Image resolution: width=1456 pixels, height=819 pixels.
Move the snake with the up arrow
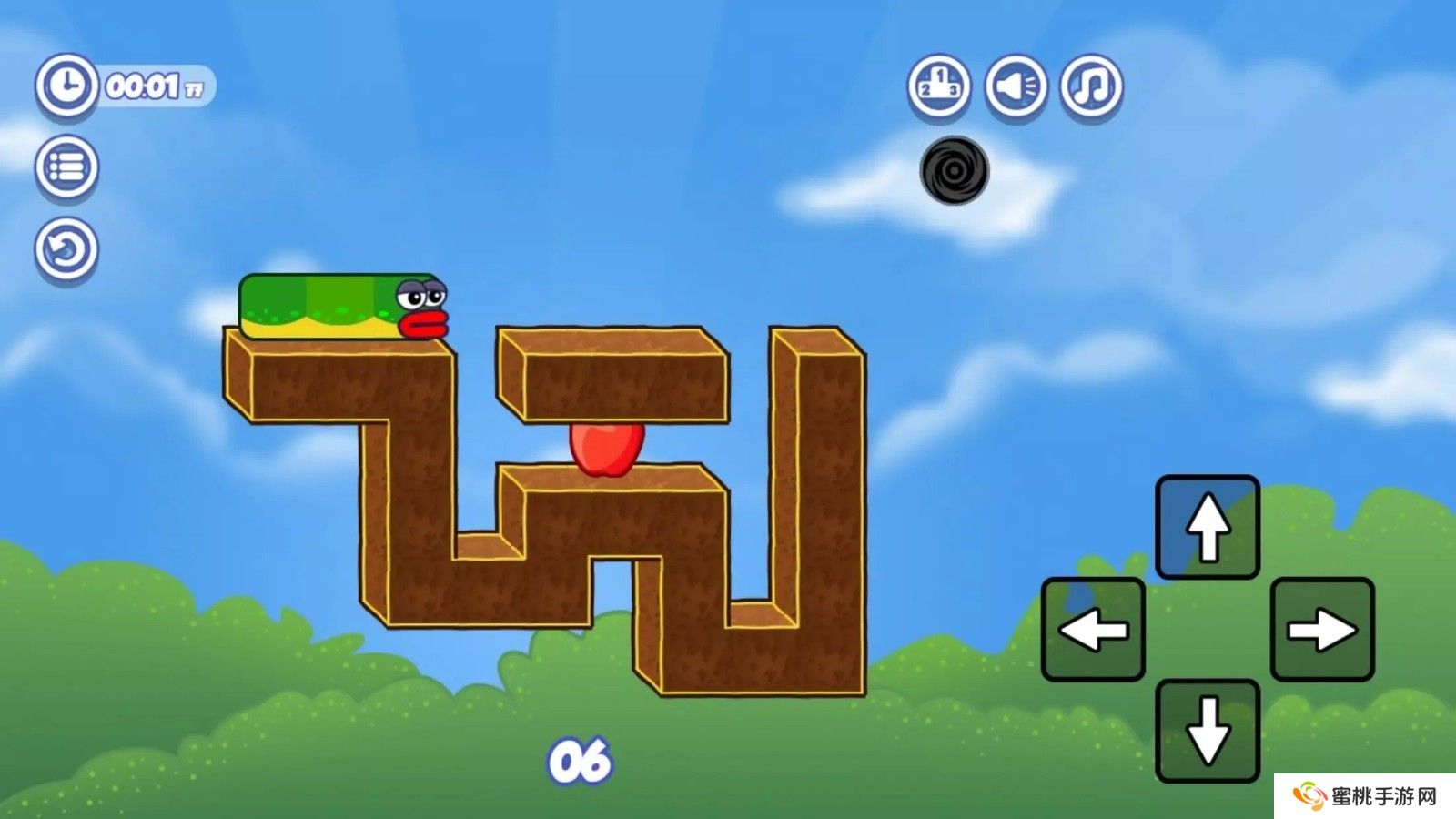tap(1208, 527)
